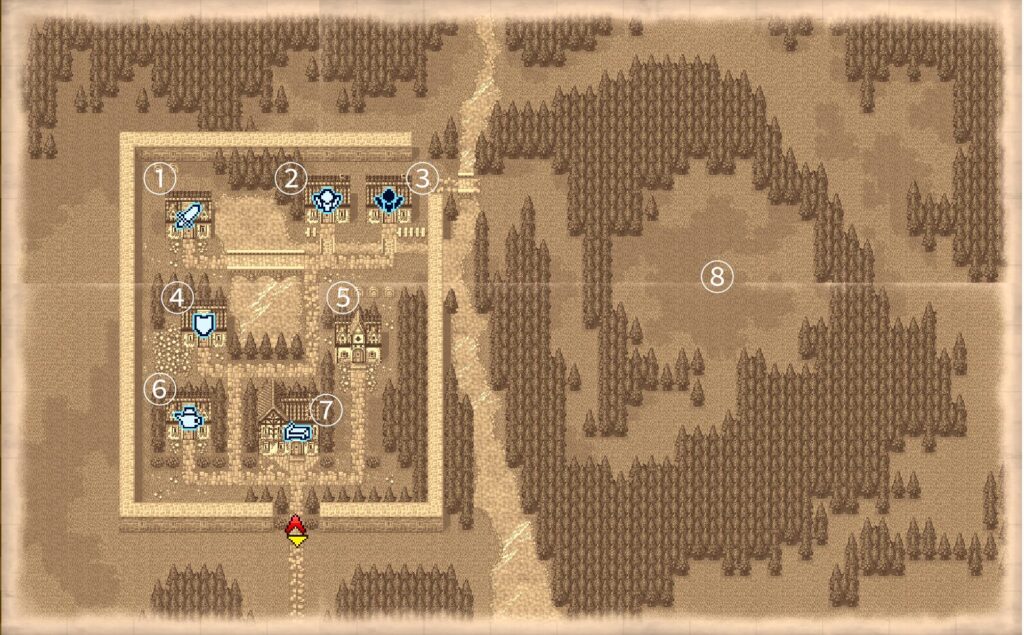Select map marker number 5

tap(343, 296)
